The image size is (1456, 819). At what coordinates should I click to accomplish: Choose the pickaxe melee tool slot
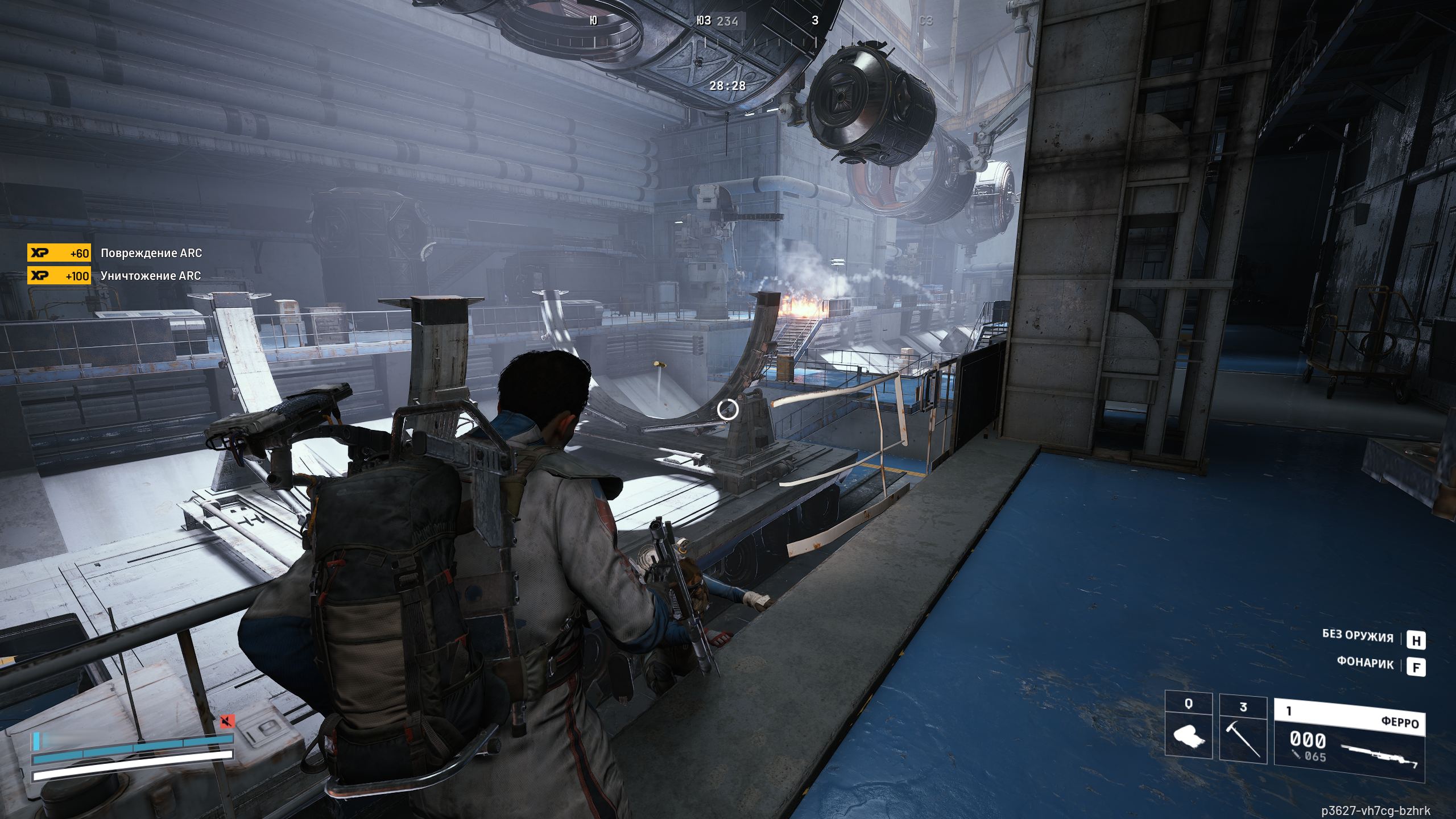pyautogui.click(x=1243, y=727)
